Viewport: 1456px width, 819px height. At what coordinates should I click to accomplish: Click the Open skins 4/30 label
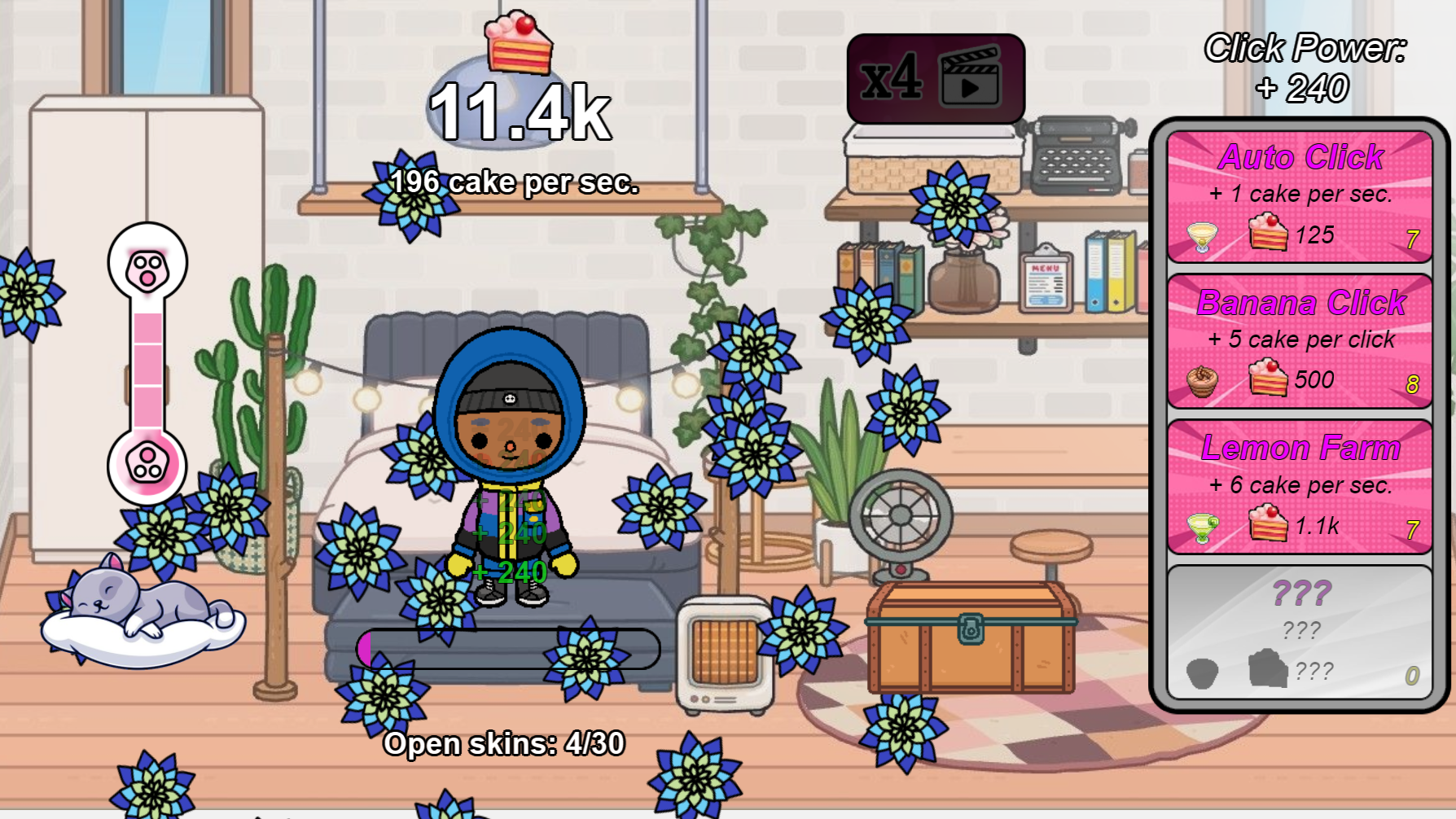504,742
